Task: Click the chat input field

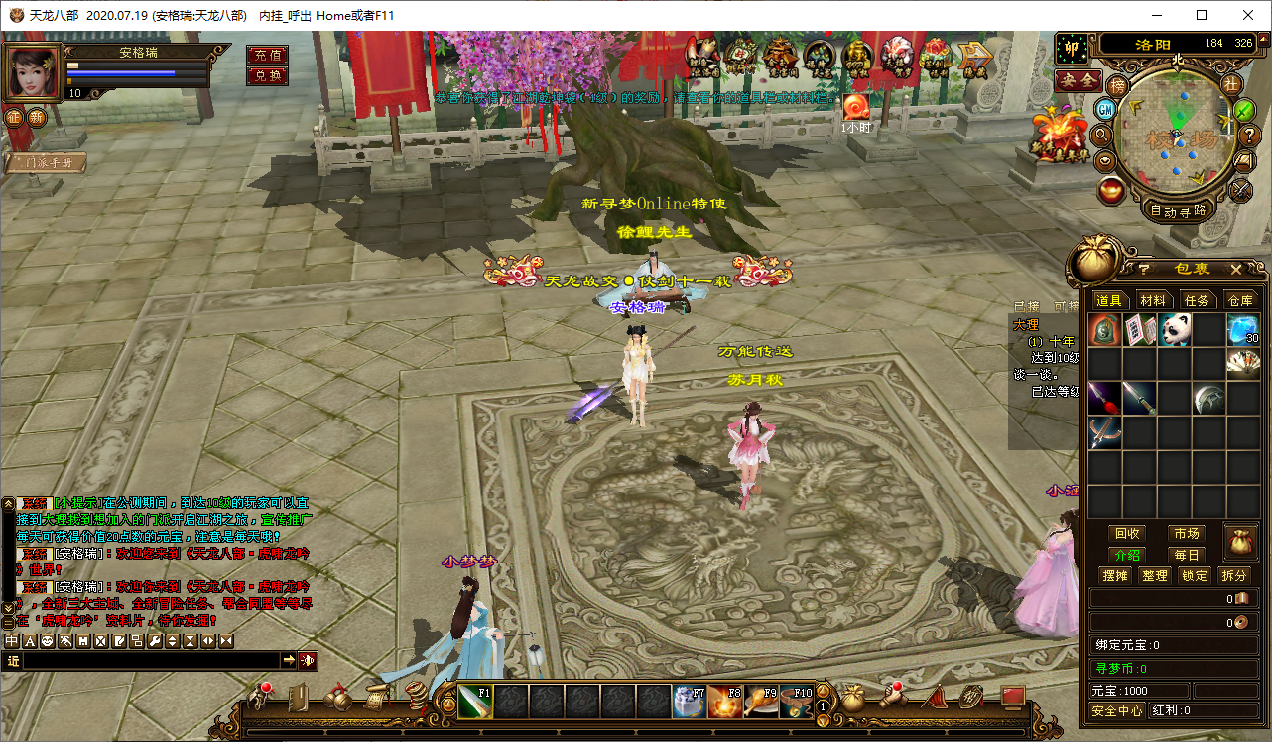Action: [150, 660]
